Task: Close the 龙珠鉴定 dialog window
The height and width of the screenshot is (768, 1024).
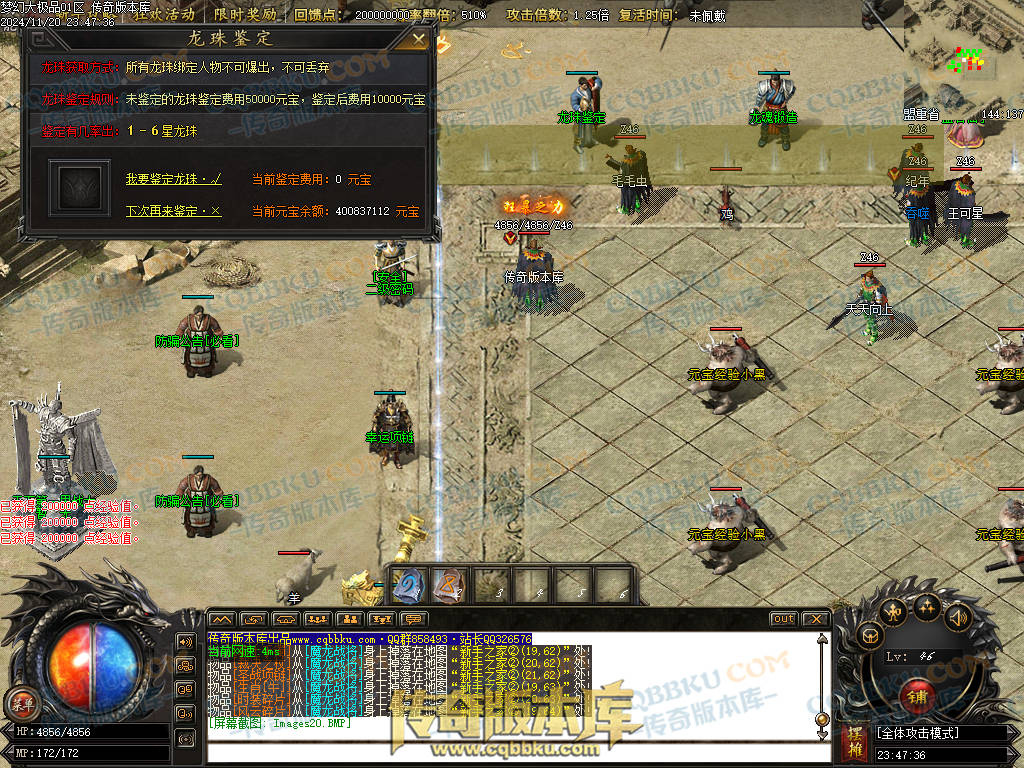Action: [419, 40]
